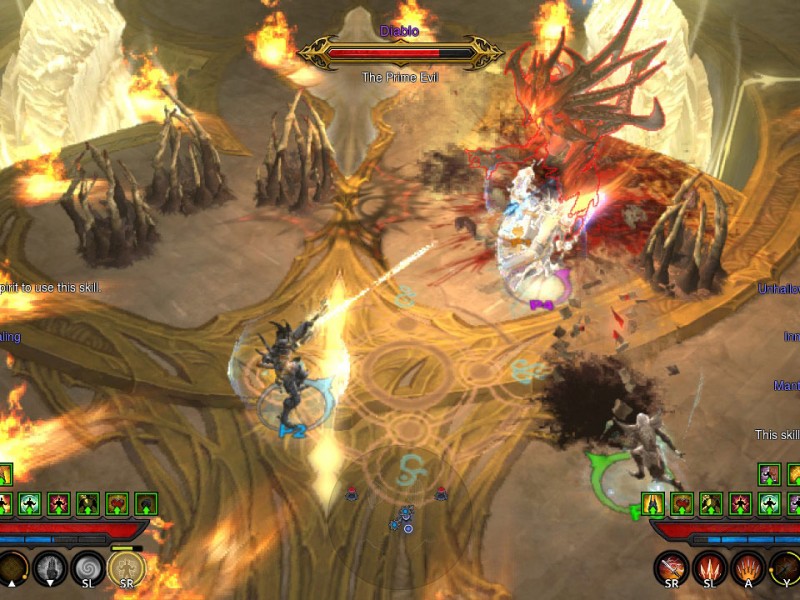800x600 pixels.
Task: Use the grey spiral cyclone skill
Action: [88, 569]
